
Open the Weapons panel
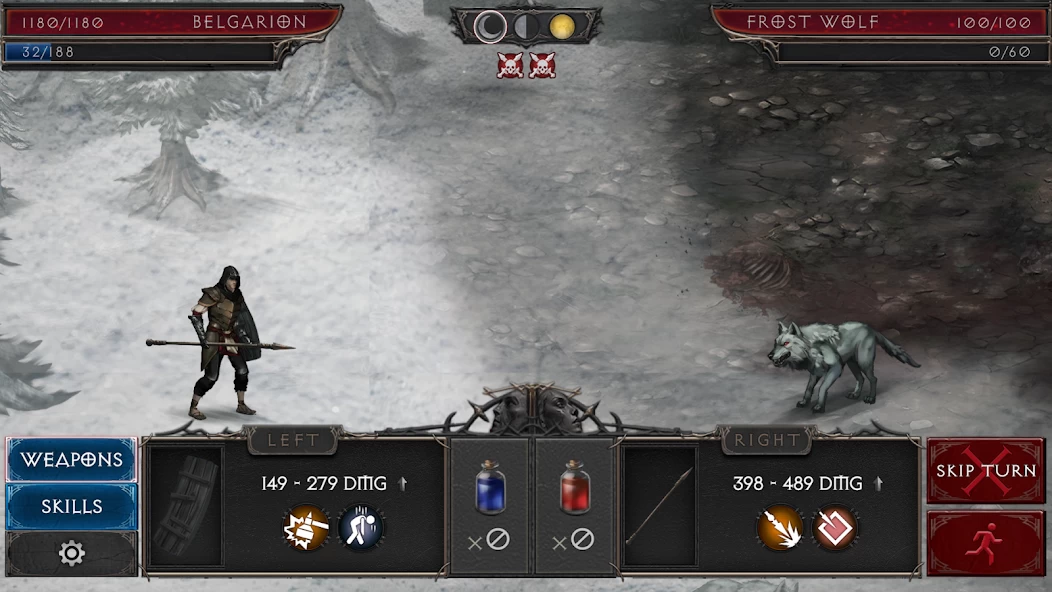point(72,460)
